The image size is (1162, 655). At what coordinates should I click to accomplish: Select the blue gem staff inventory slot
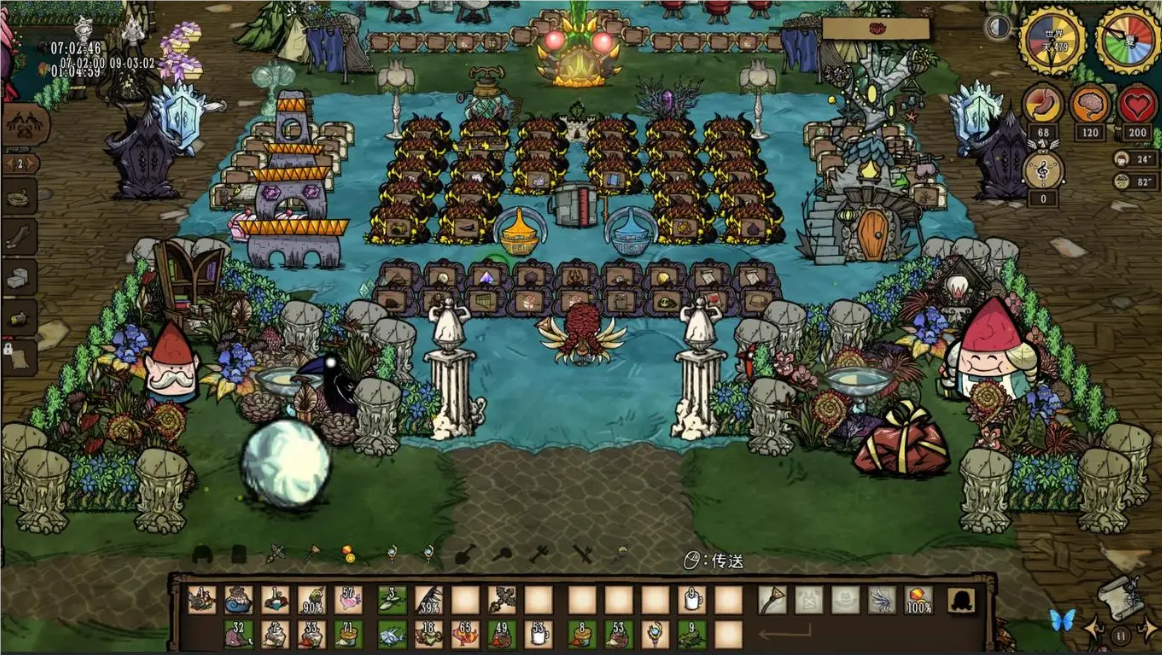pos(655,634)
